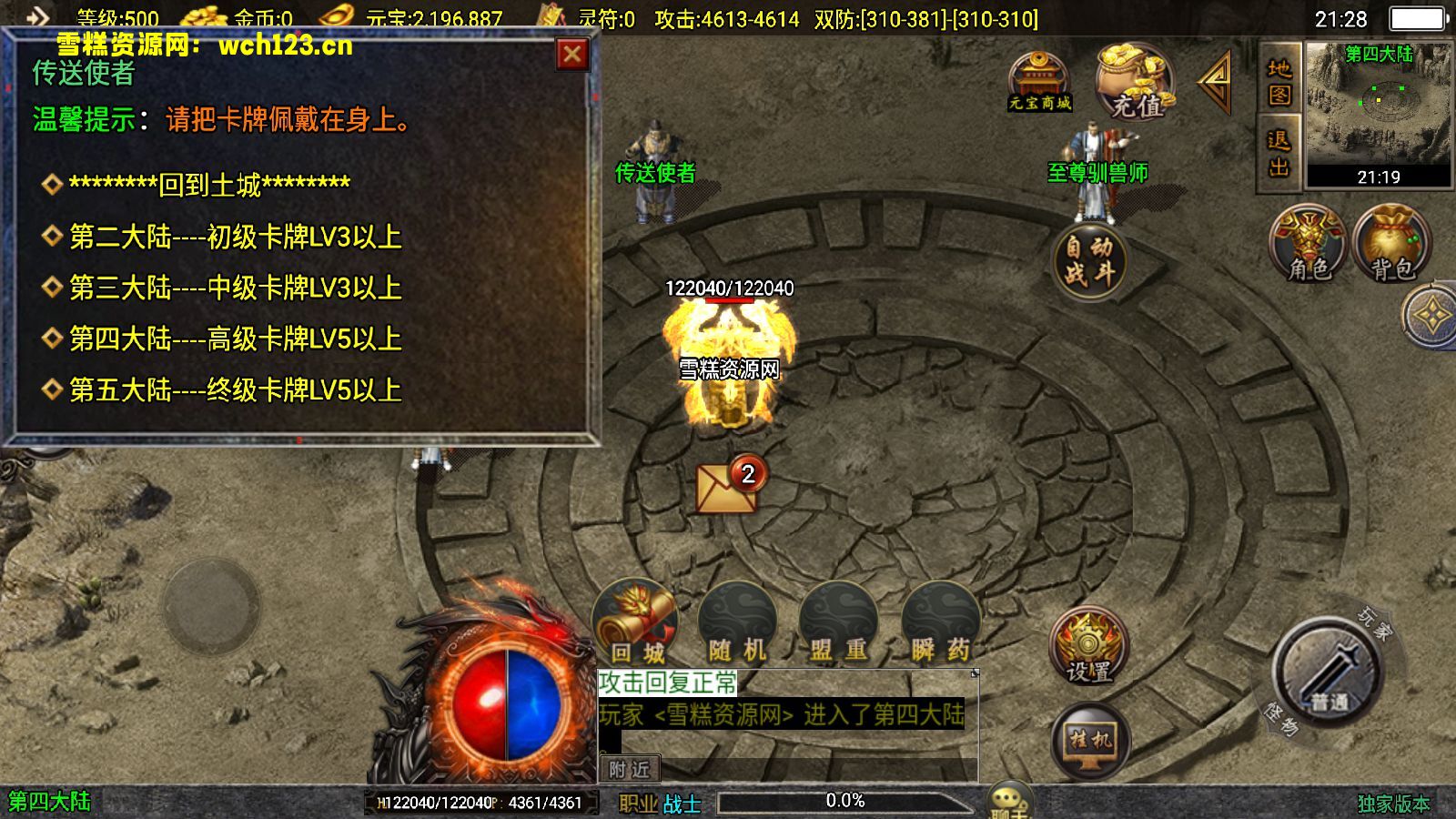Toggle 自动战斗 auto battle
Viewport: 1456px width, 819px height.
[1089, 260]
